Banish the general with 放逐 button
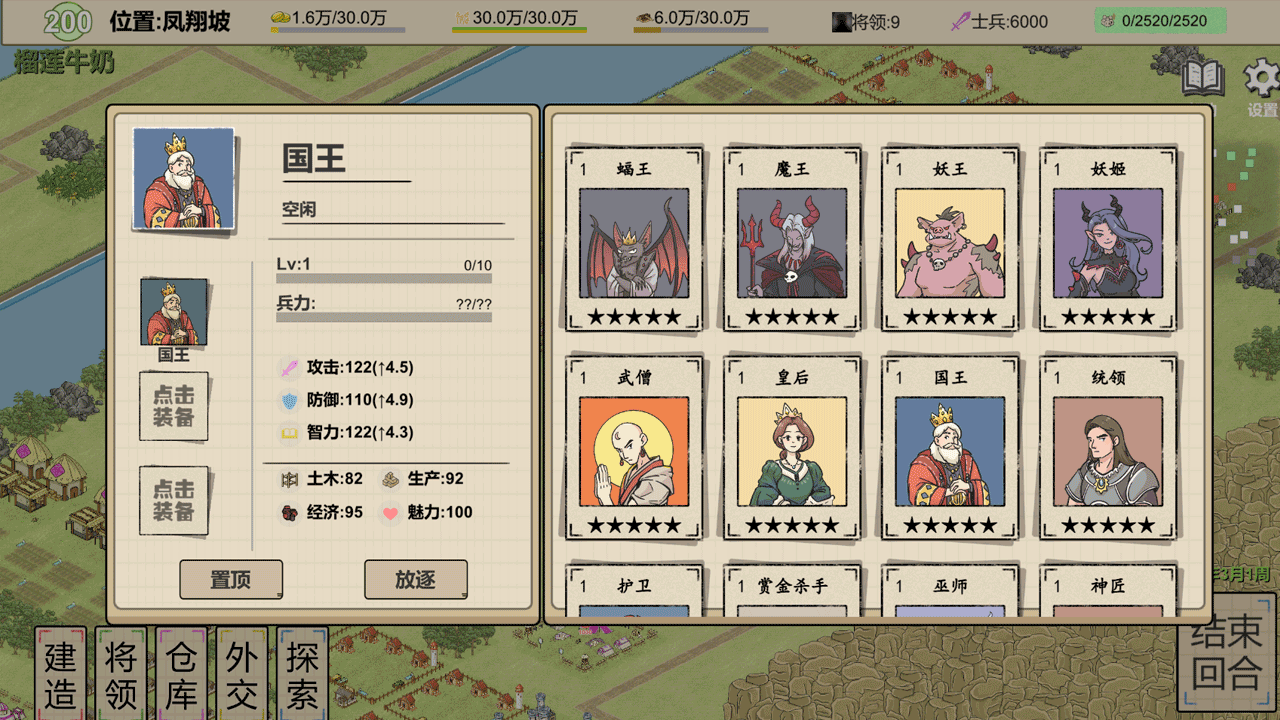Viewport: 1280px width, 720px height. tap(415, 579)
